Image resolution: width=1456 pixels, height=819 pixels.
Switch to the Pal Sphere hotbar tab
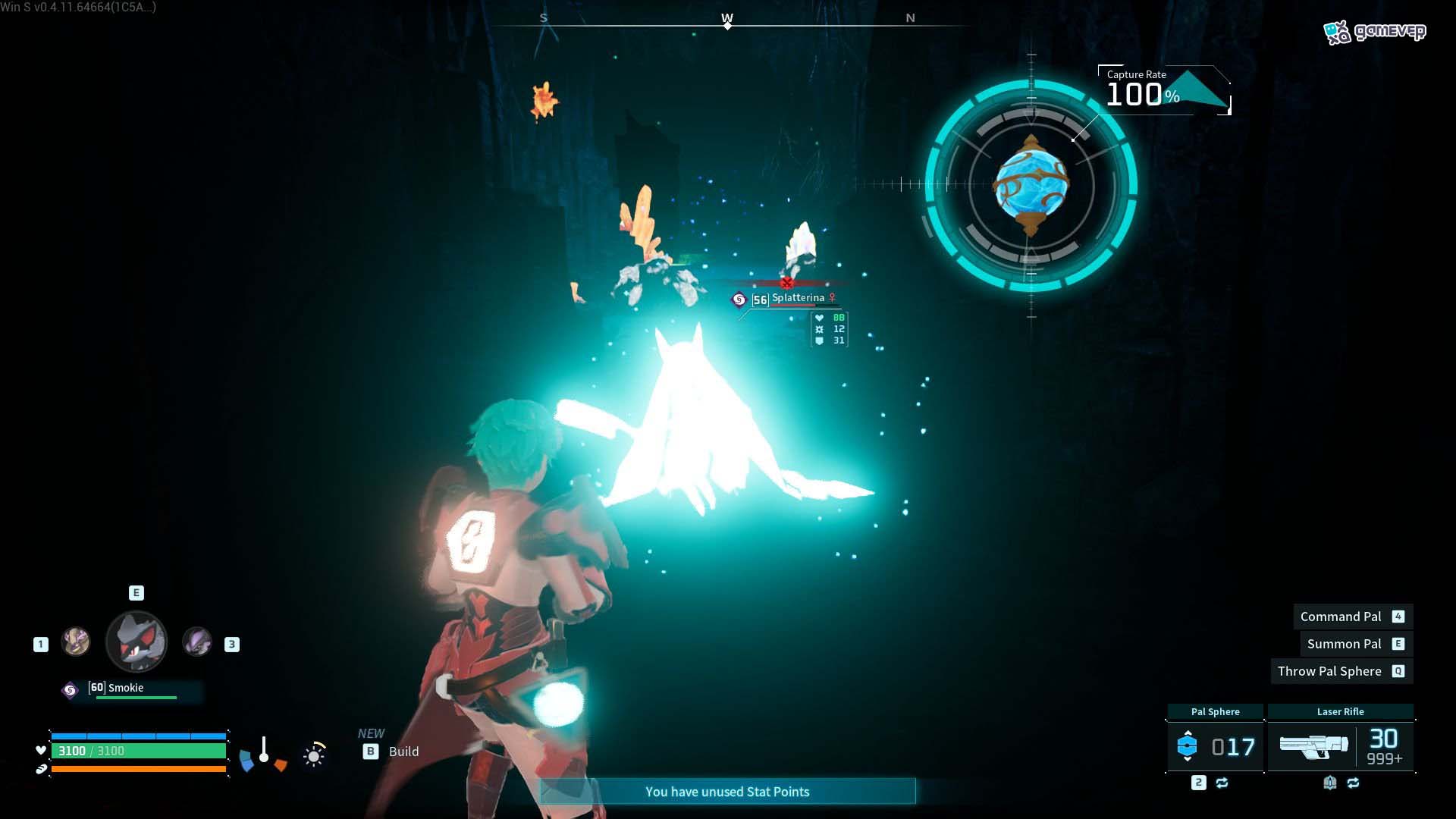[1213, 711]
